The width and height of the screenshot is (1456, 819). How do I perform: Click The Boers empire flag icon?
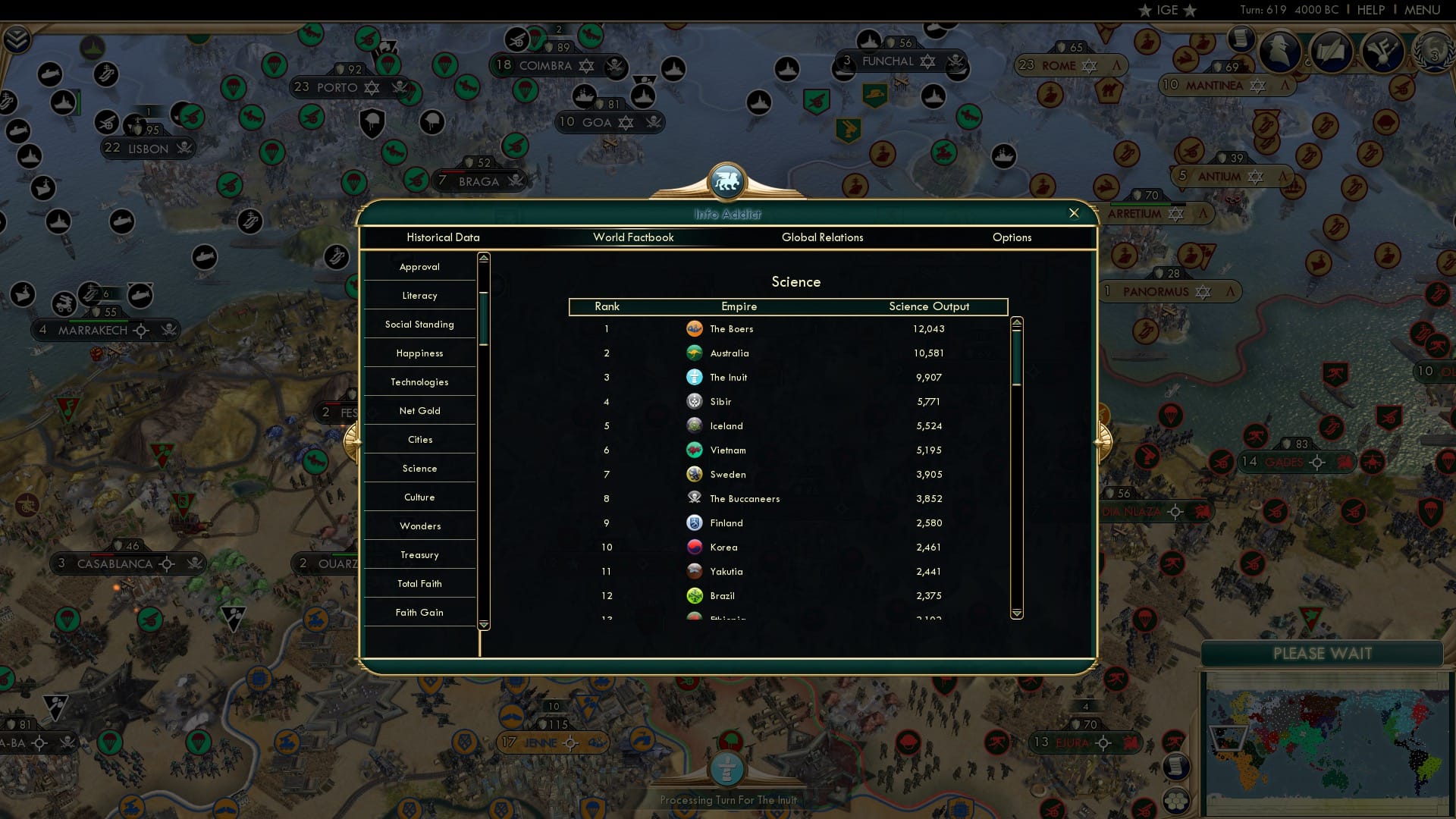tap(695, 328)
